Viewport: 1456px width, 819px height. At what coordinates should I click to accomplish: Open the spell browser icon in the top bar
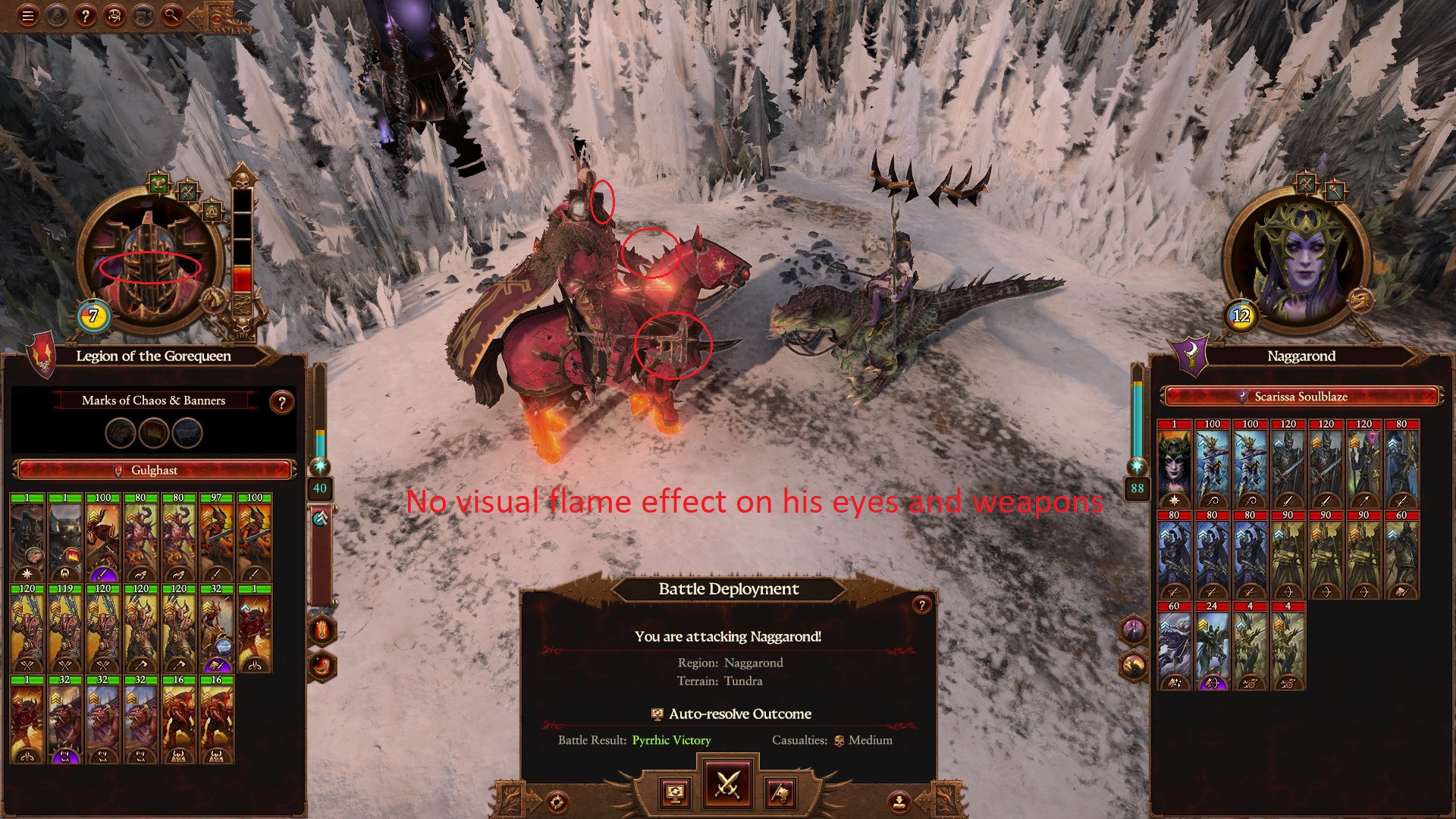pos(114,16)
